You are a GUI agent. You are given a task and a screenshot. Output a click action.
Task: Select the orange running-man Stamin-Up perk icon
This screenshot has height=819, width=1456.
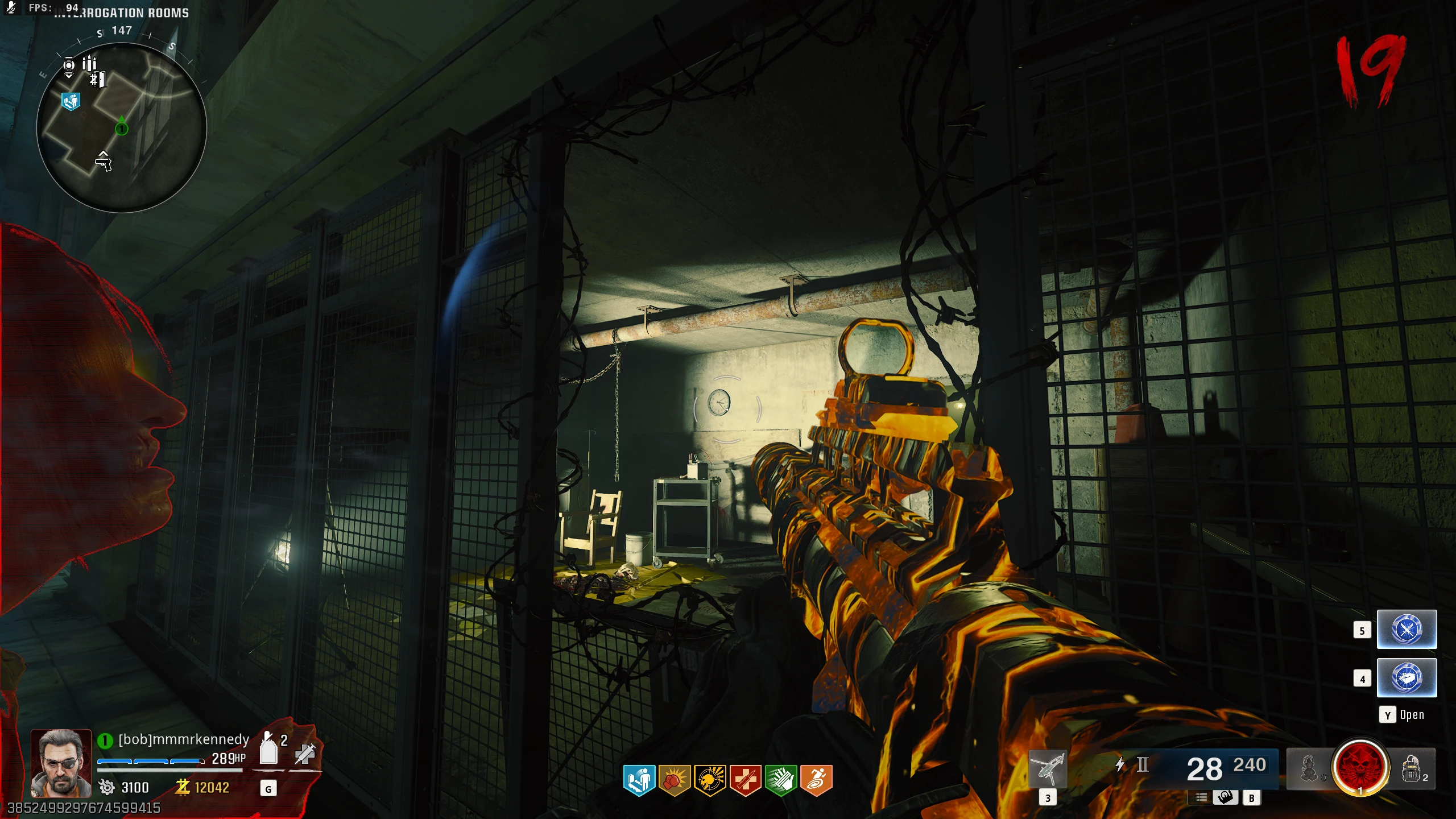[816, 779]
